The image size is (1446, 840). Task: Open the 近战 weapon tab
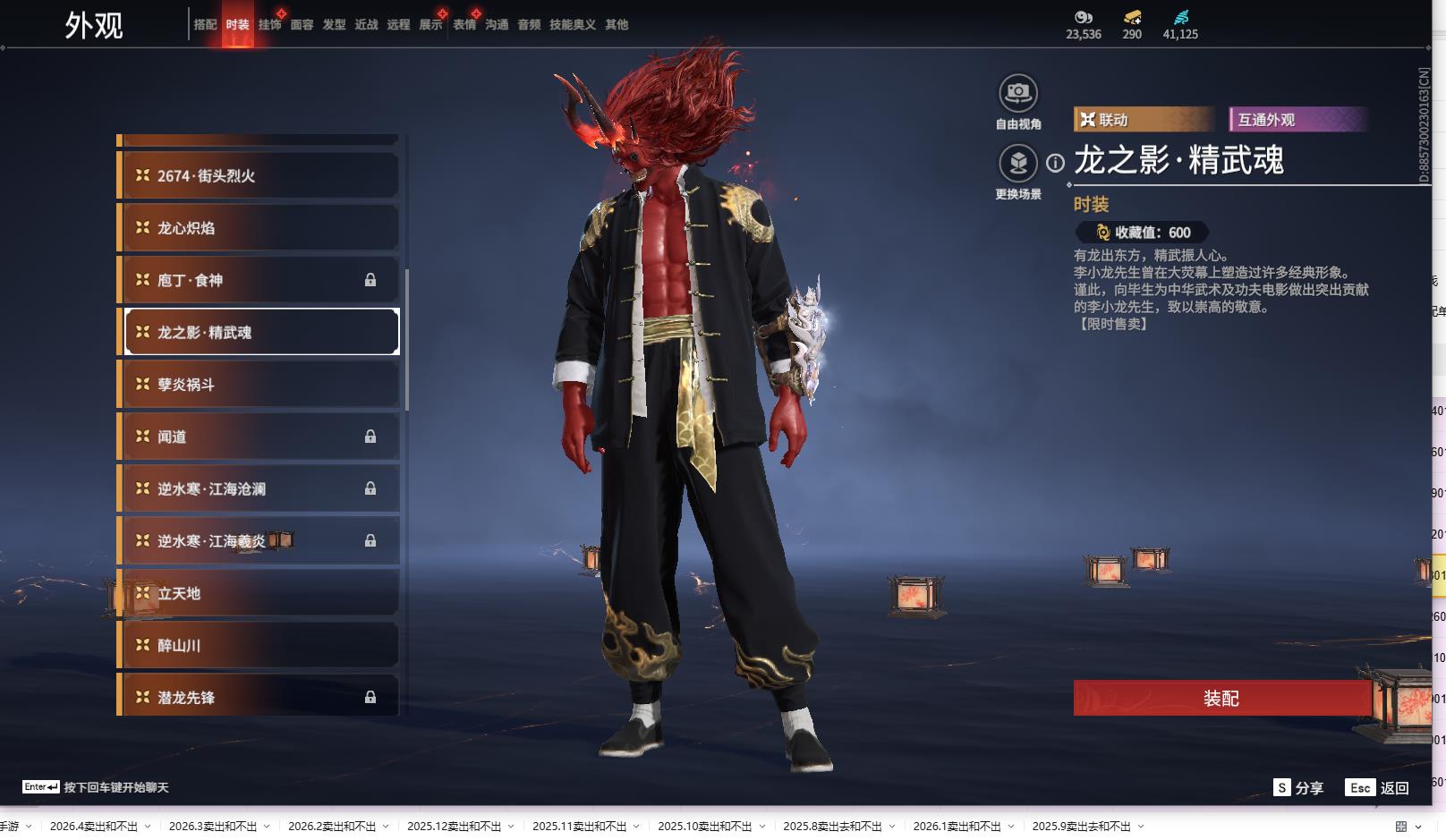click(x=366, y=24)
